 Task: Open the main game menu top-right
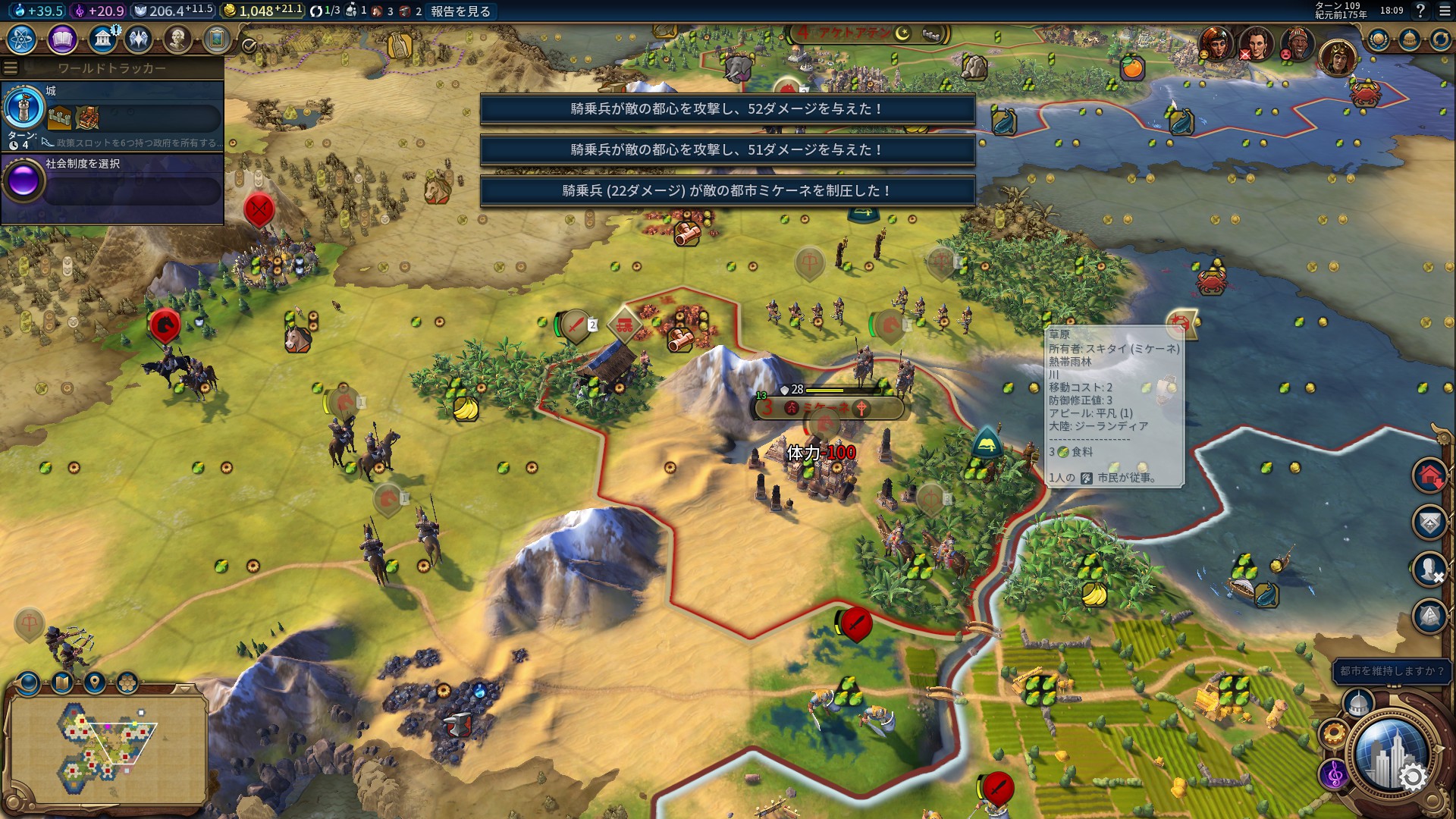tap(1444, 11)
